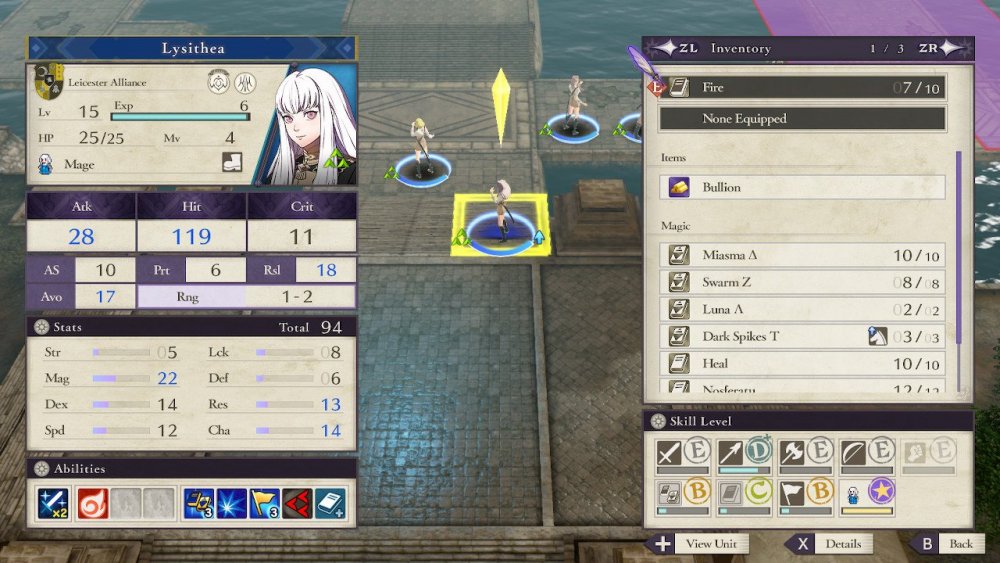Select Miasma in the magic list
The width and height of the screenshot is (1000, 563).
pyautogui.click(x=802, y=256)
